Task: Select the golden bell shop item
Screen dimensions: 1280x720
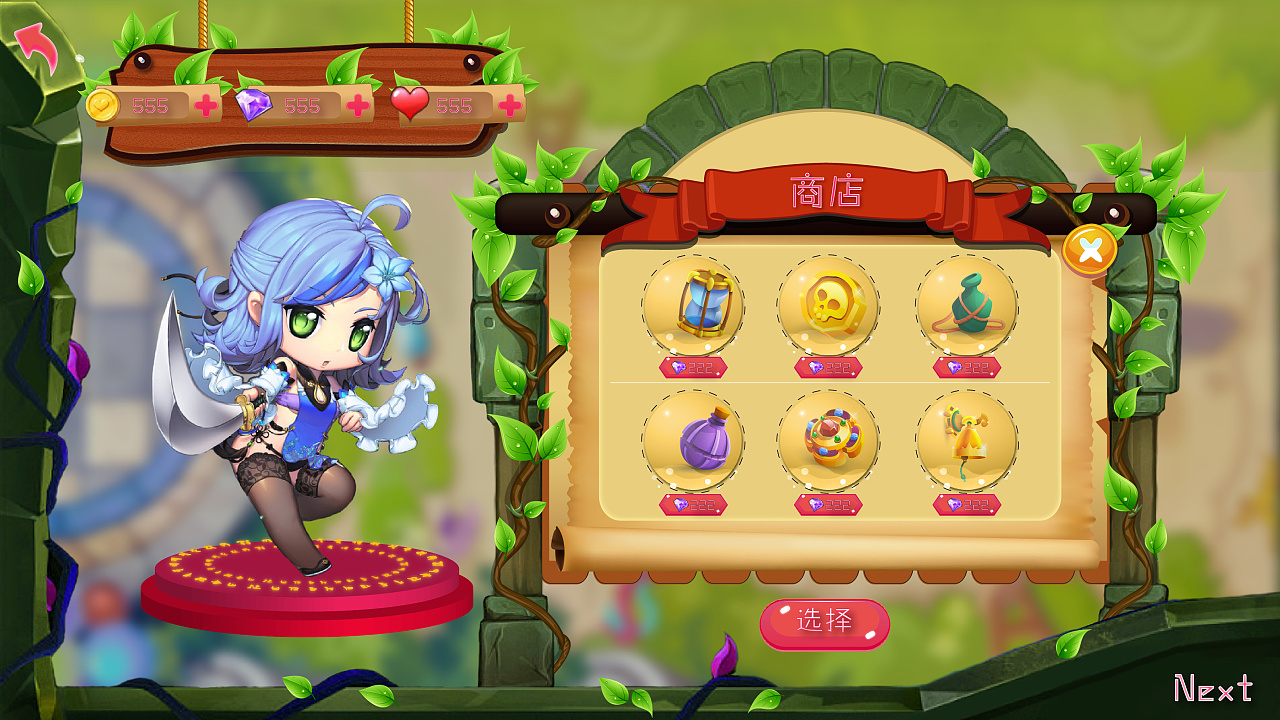Action: (964, 443)
